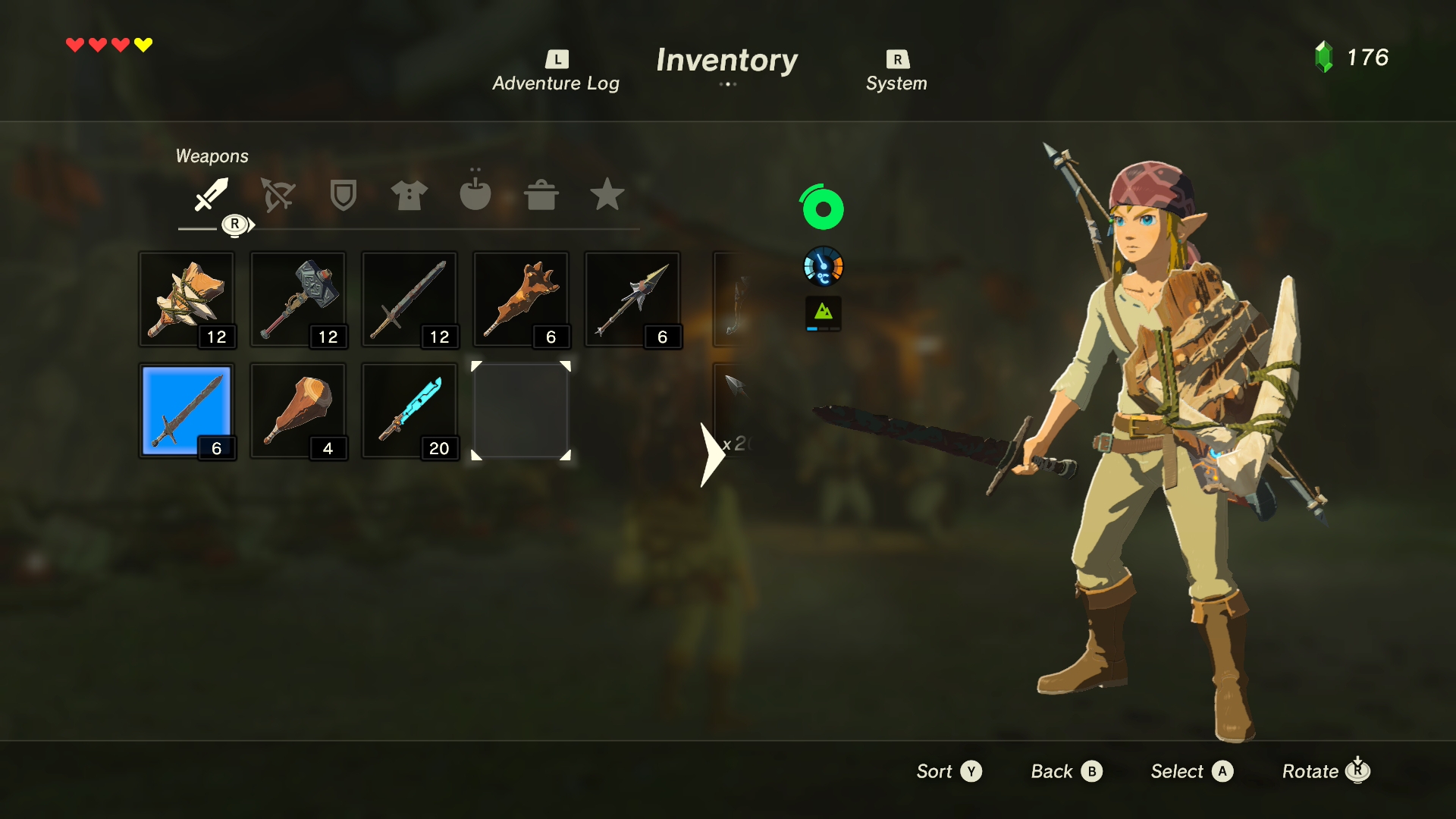Open the shields category tab
Image resolution: width=1456 pixels, height=819 pixels.
point(344,195)
